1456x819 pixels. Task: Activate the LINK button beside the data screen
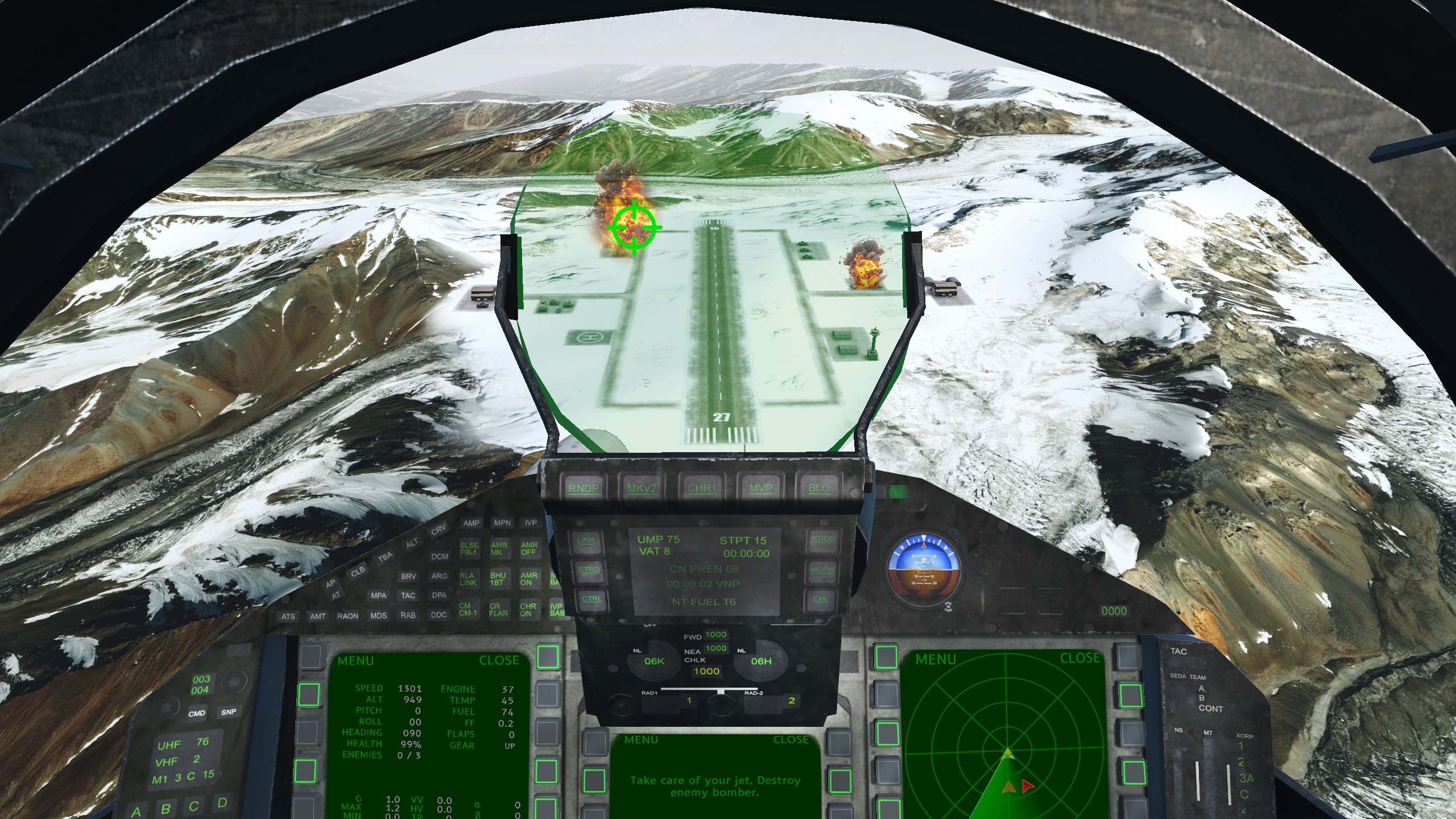pyautogui.click(x=586, y=541)
